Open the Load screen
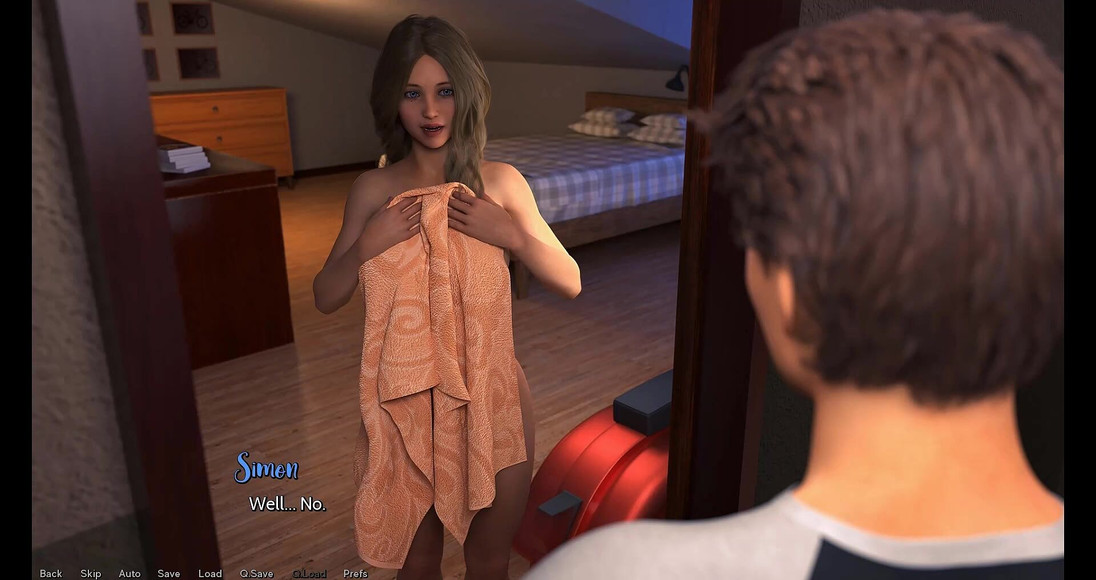This screenshot has width=1096, height=580. click(x=210, y=573)
